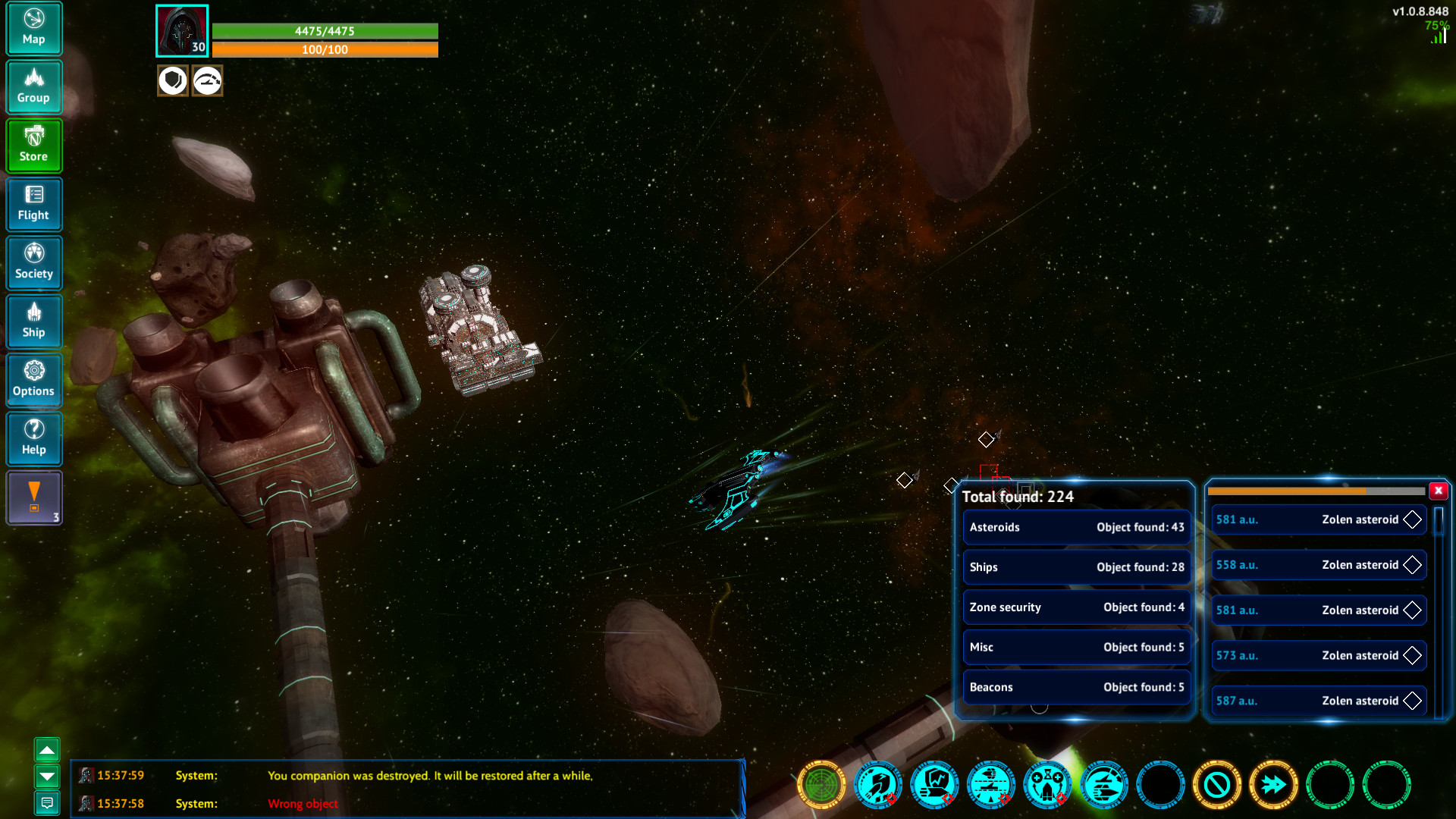The width and height of the screenshot is (1456, 819).
Task: Expand the Ships category in scan results
Action: (x=1076, y=567)
